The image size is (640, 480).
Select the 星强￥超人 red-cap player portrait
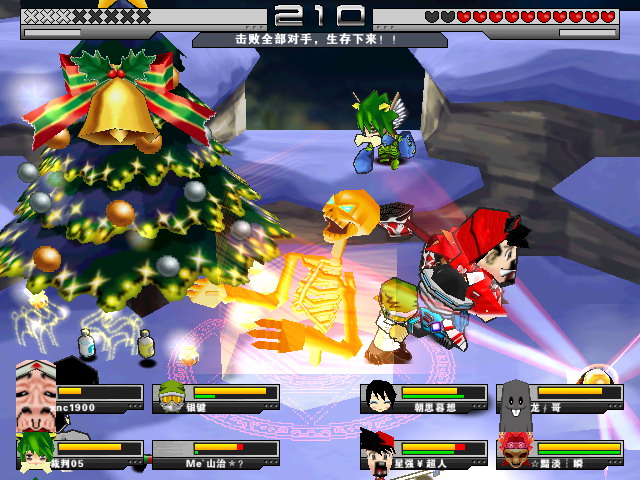[x=378, y=452]
